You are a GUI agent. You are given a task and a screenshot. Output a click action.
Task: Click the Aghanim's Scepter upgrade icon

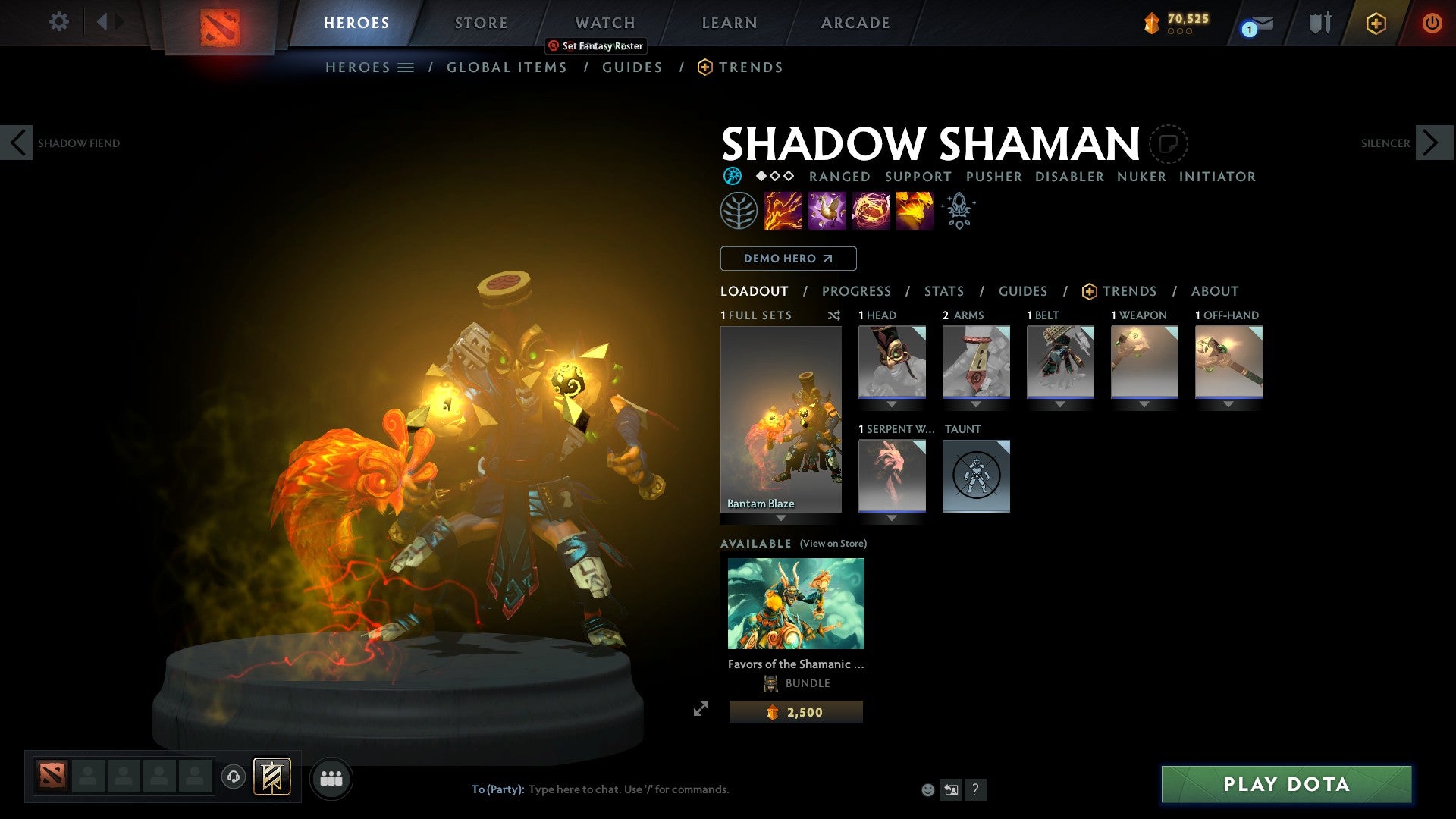[x=959, y=210]
